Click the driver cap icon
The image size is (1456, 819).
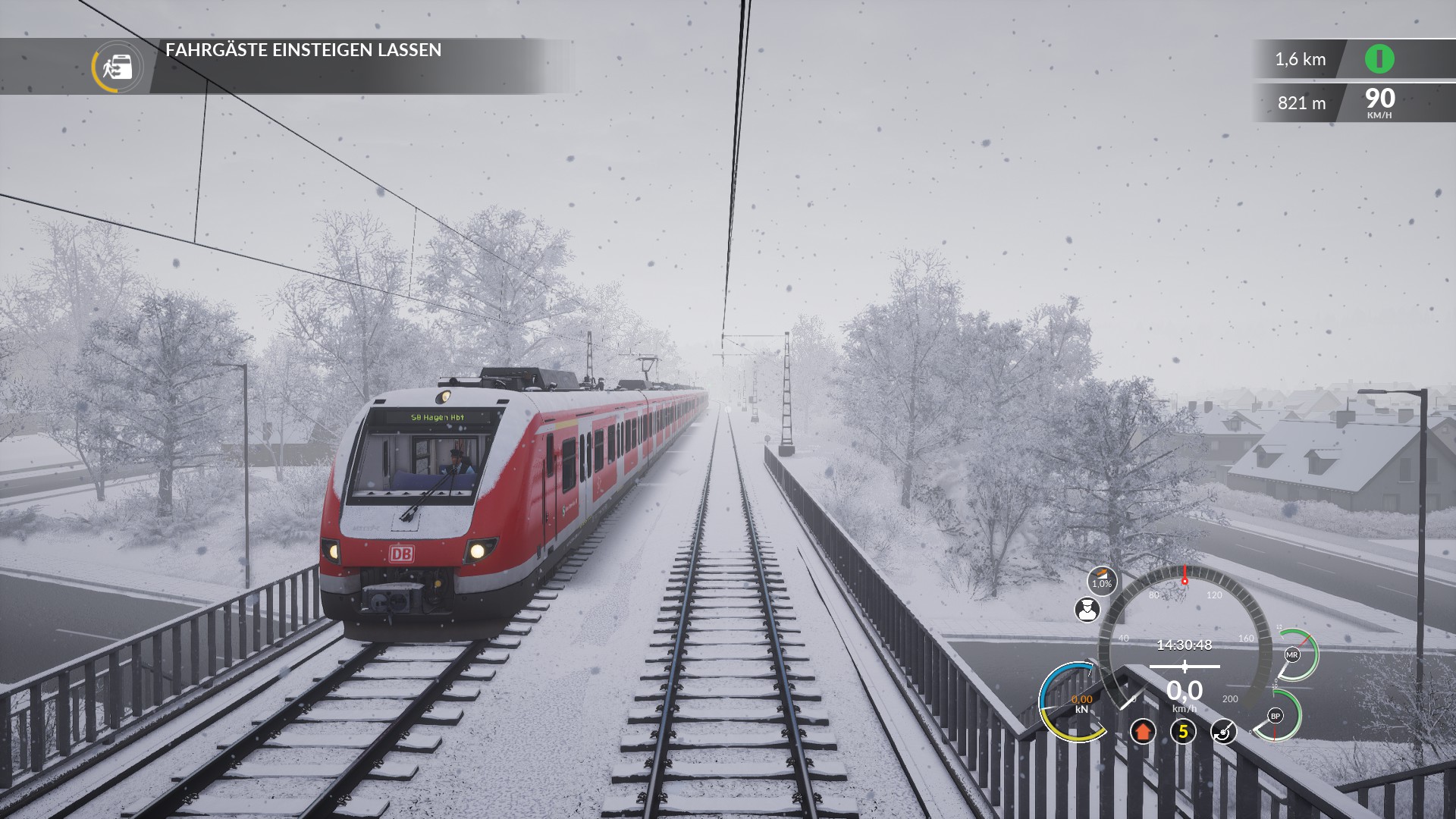click(1087, 609)
